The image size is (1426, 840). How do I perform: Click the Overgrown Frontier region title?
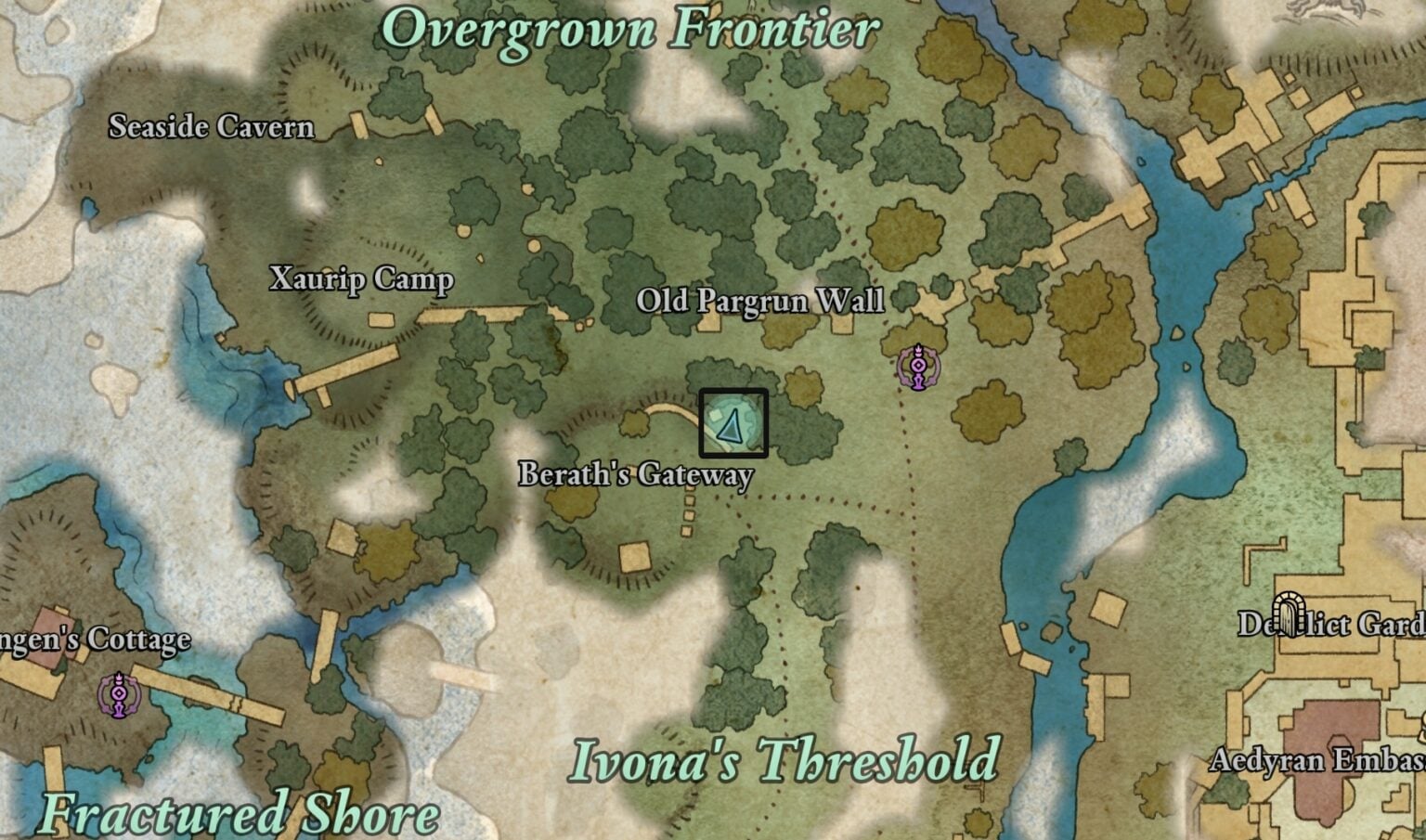(x=631, y=29)
